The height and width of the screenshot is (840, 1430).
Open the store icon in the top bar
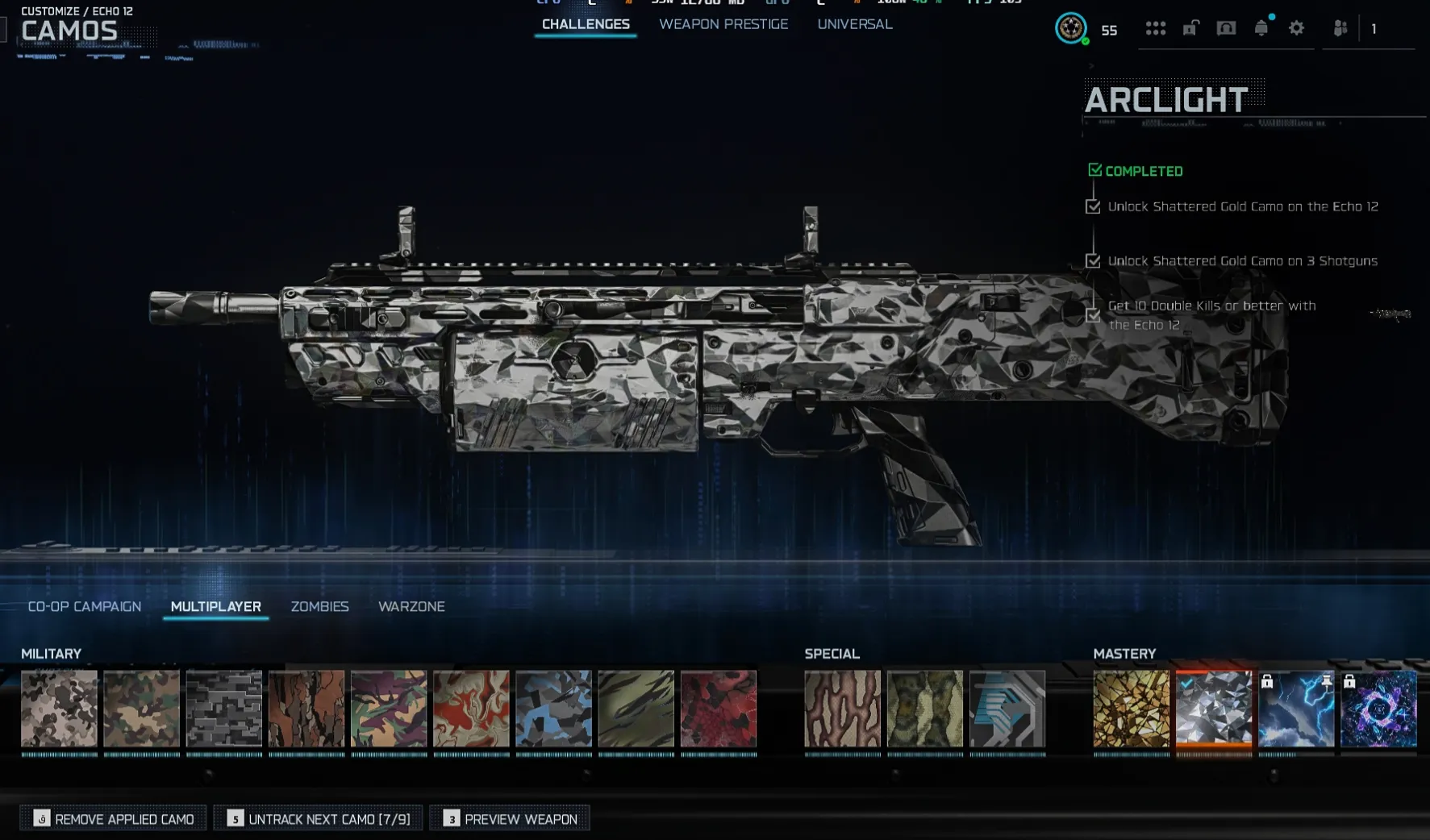(1225, 28)
